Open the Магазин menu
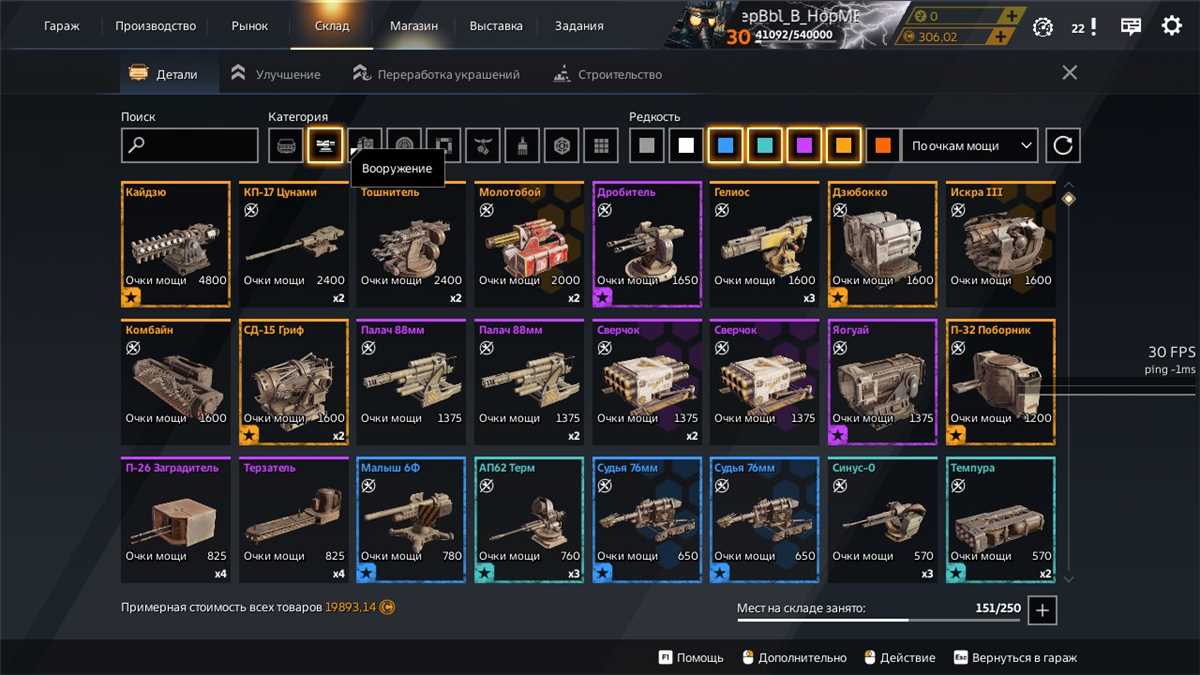This screenshot has height=675, width=1200. (x=413, y=26)
